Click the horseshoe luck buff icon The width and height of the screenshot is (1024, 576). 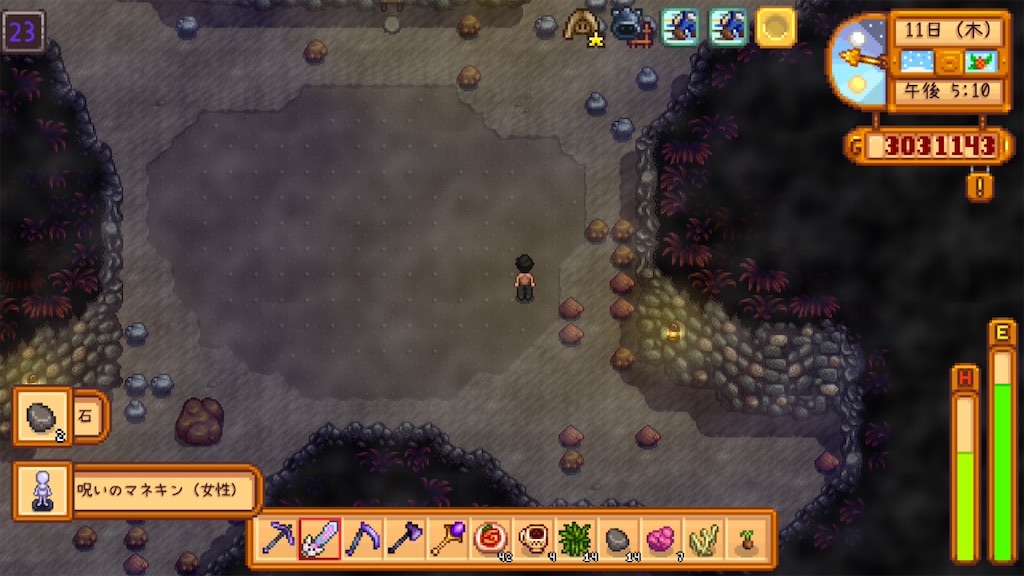tap(581, 24)
